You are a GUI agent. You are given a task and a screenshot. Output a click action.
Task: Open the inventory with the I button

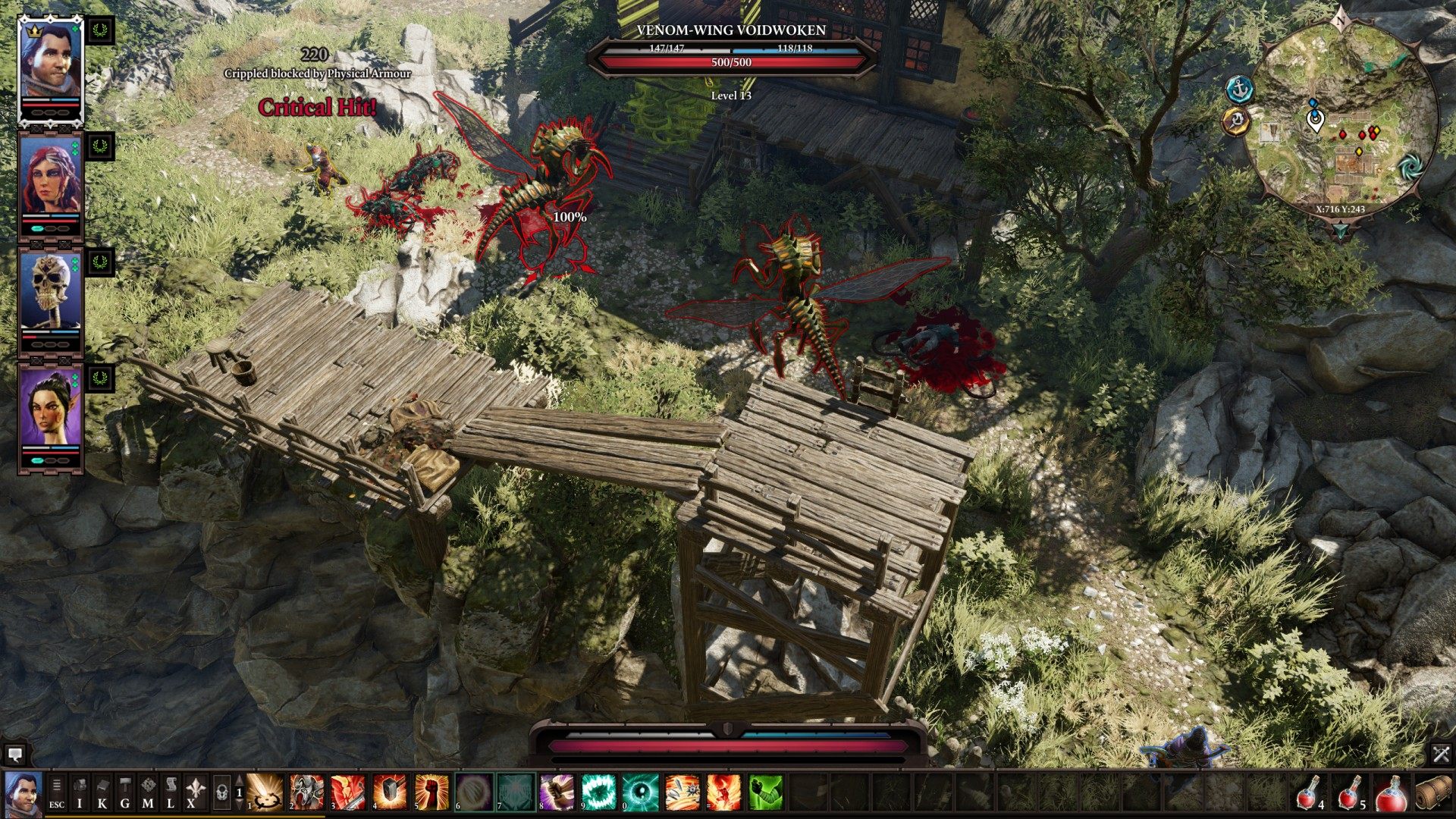[x=80, y=792]
